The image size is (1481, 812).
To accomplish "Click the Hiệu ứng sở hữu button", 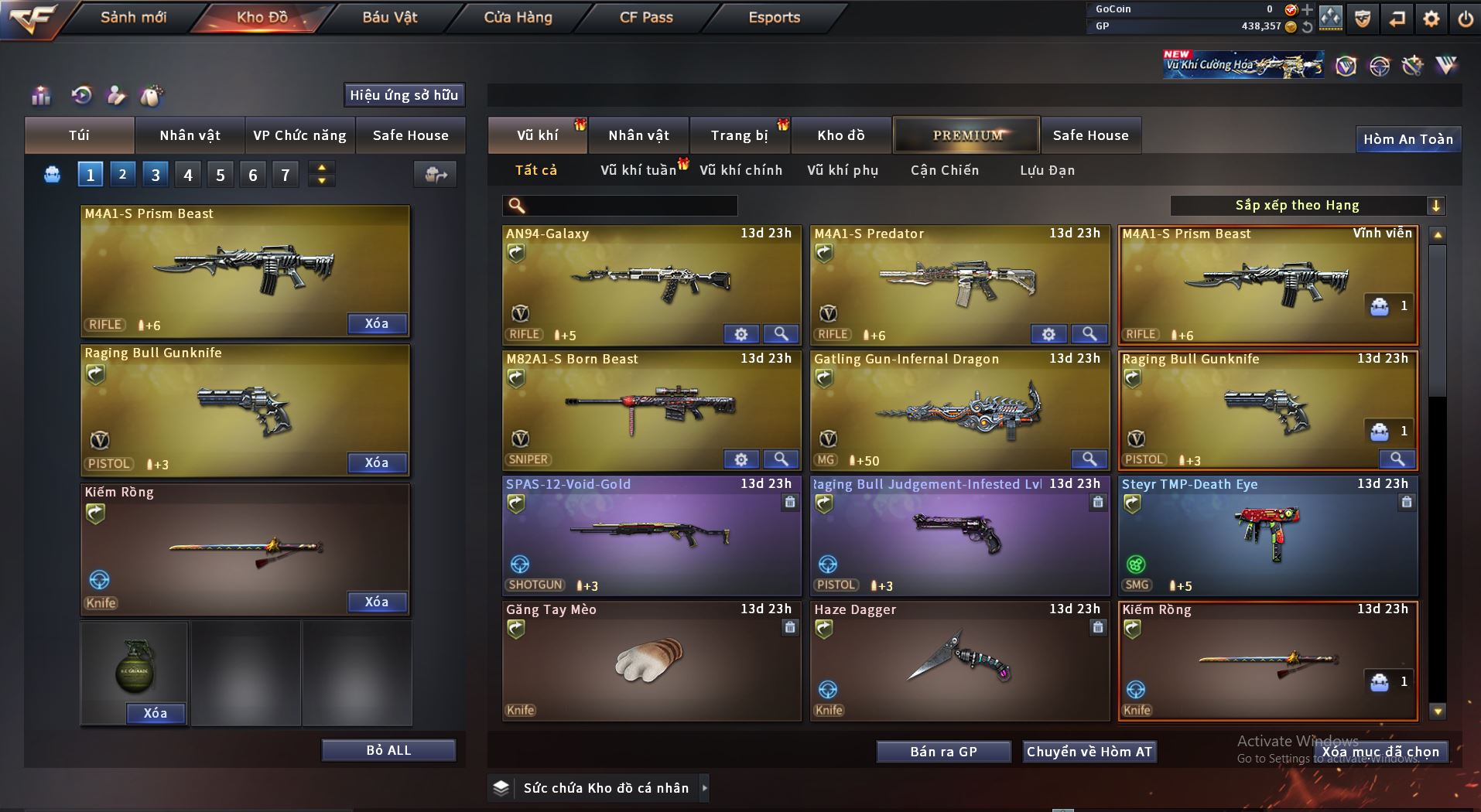I will click(x=404, y=95).
